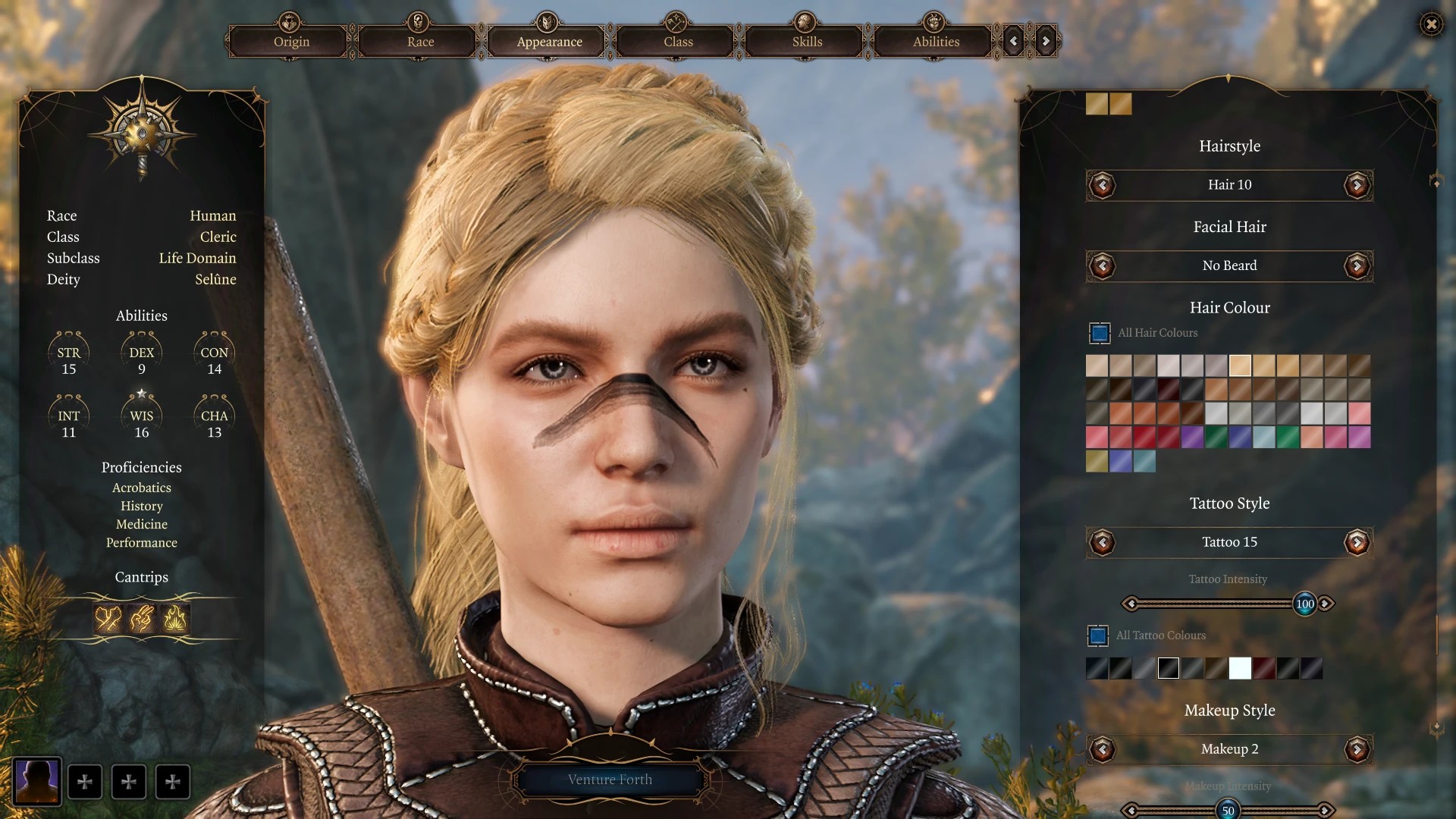Go back to the previous tattoo style
The height and width of the screenshot is (819, 1456).
pos(1102,542)
